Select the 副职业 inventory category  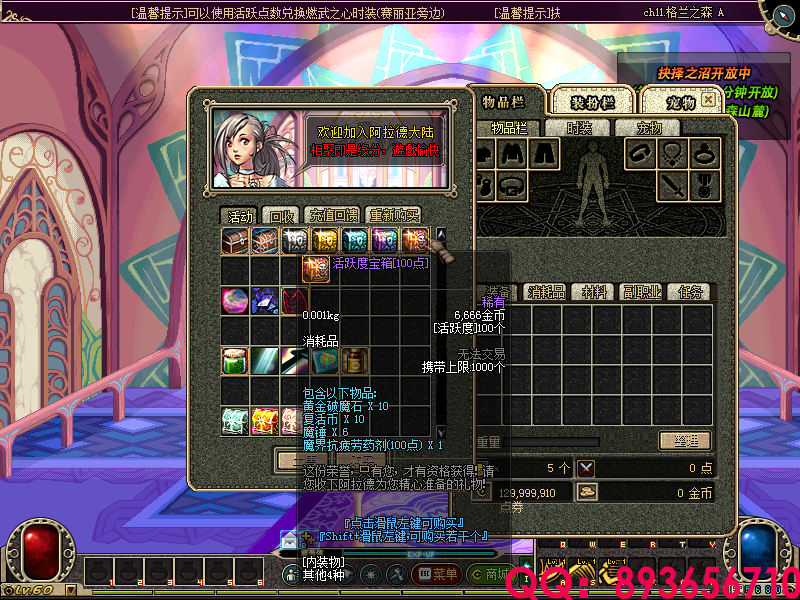click(x=640, y=292)
